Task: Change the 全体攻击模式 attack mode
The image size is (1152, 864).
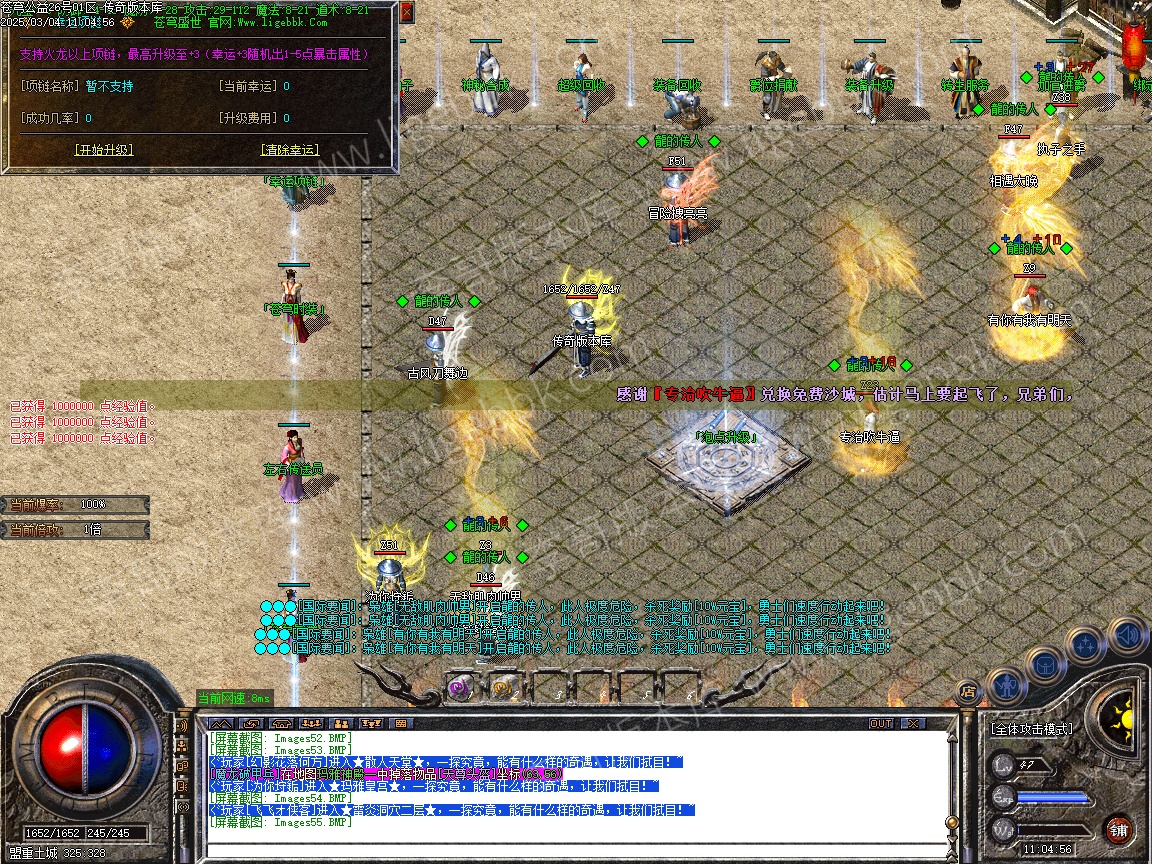Action: [1031, 729]
